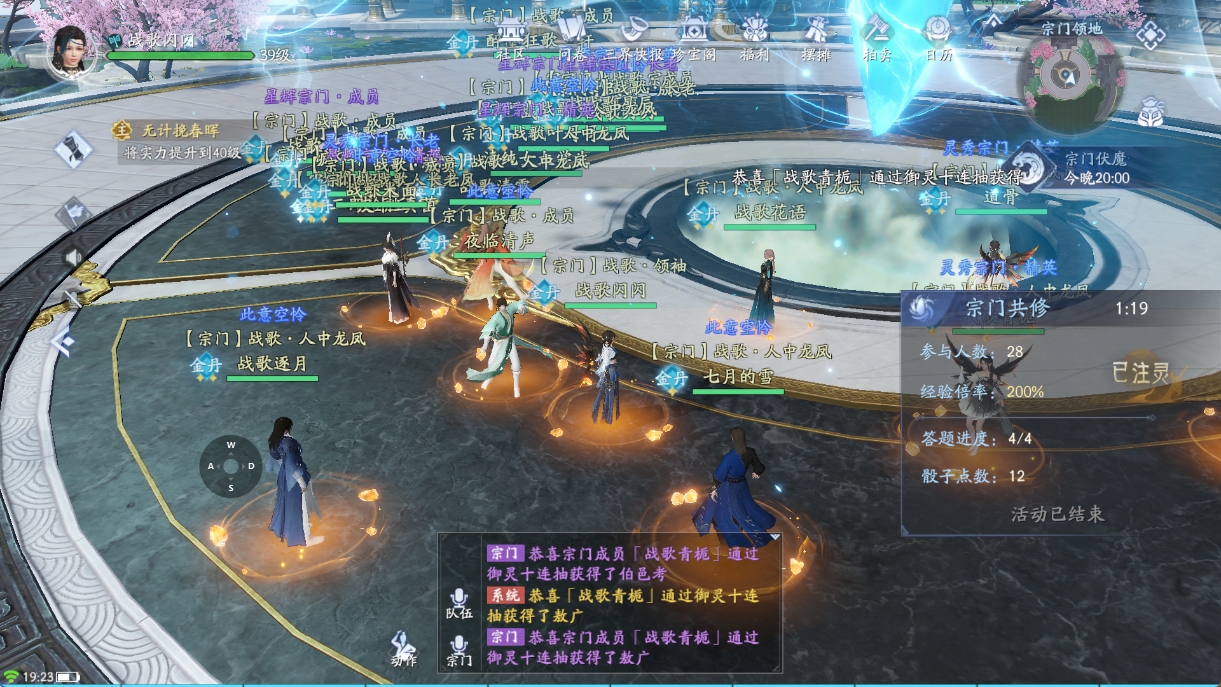Open the circular 宗门领地 minimap

(1071, 80)
